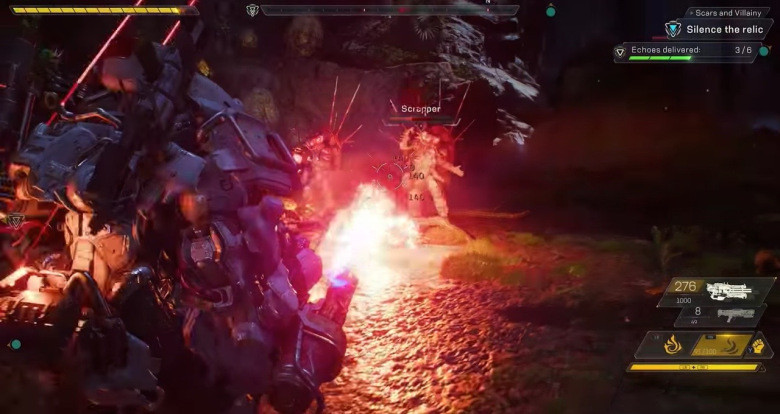Select the primary heavy weapon slot
780x414 pixels.
pyautogui.click(x=718, y=291)
